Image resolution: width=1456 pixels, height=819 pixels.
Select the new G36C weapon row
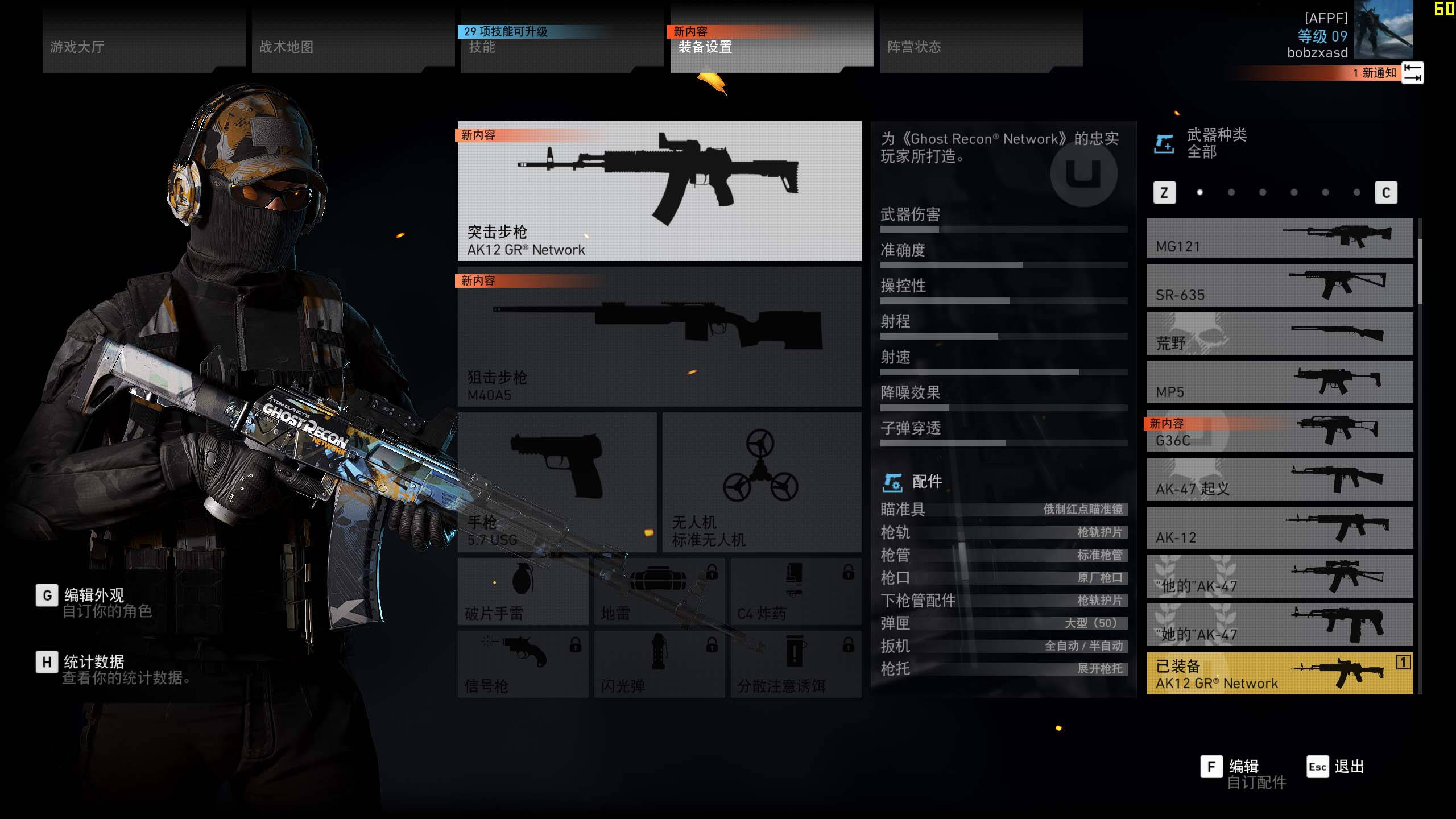(x=1279, y=432)
